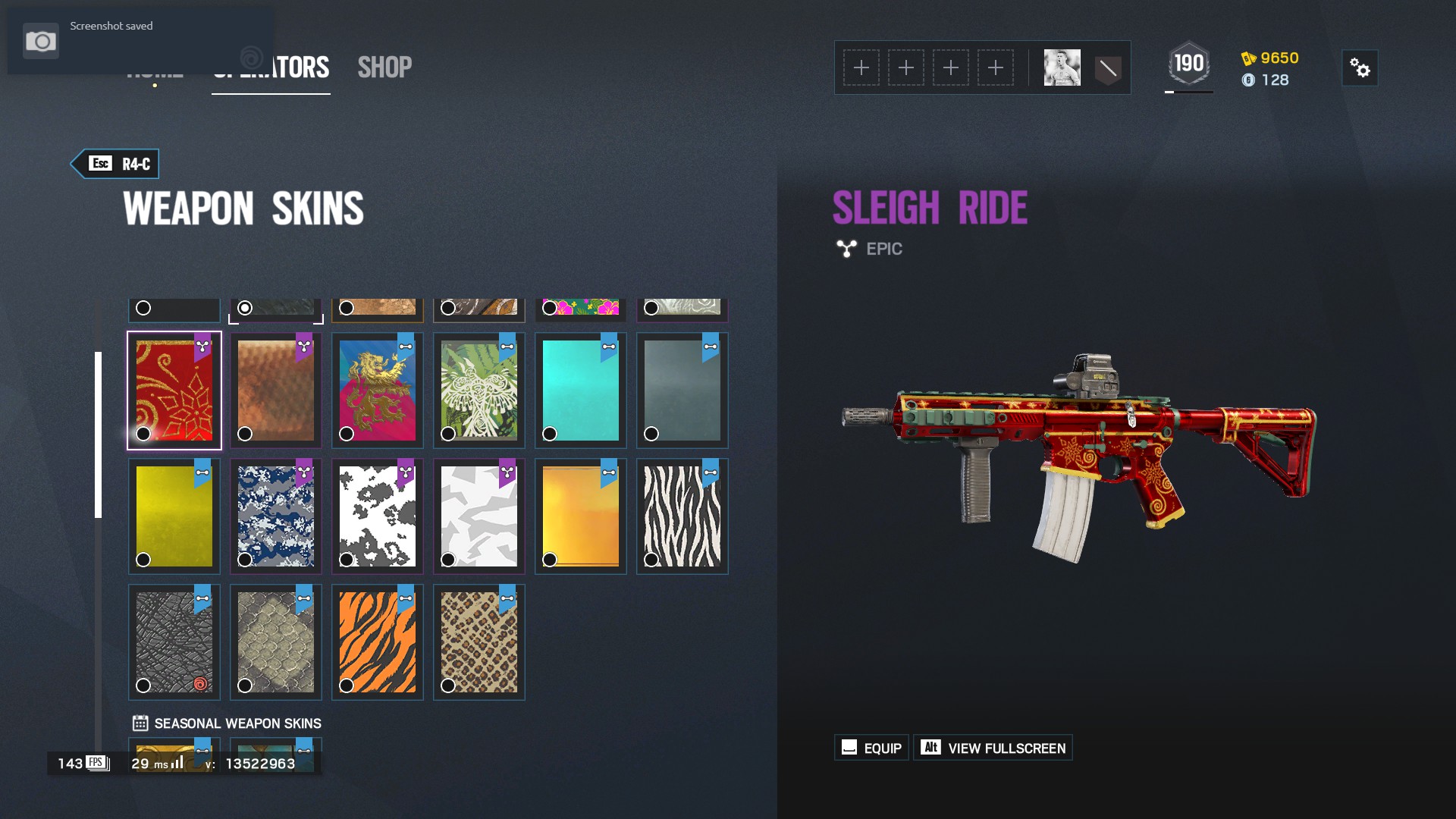Add a squad member via the first plus slot
Viewport: 1456px width, 819px height.
pos(862,67)
